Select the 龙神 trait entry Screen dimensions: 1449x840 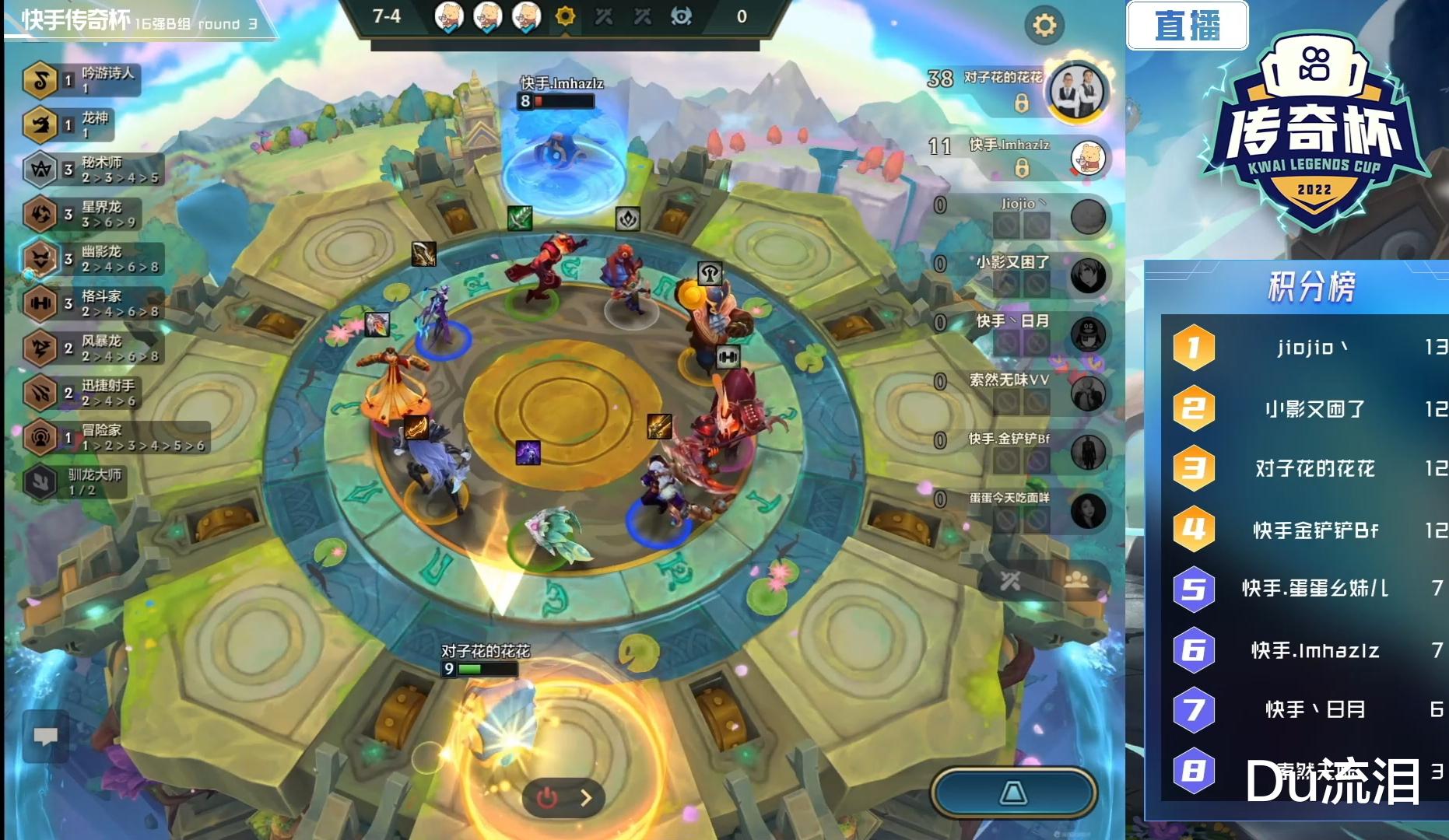(70, 124)
